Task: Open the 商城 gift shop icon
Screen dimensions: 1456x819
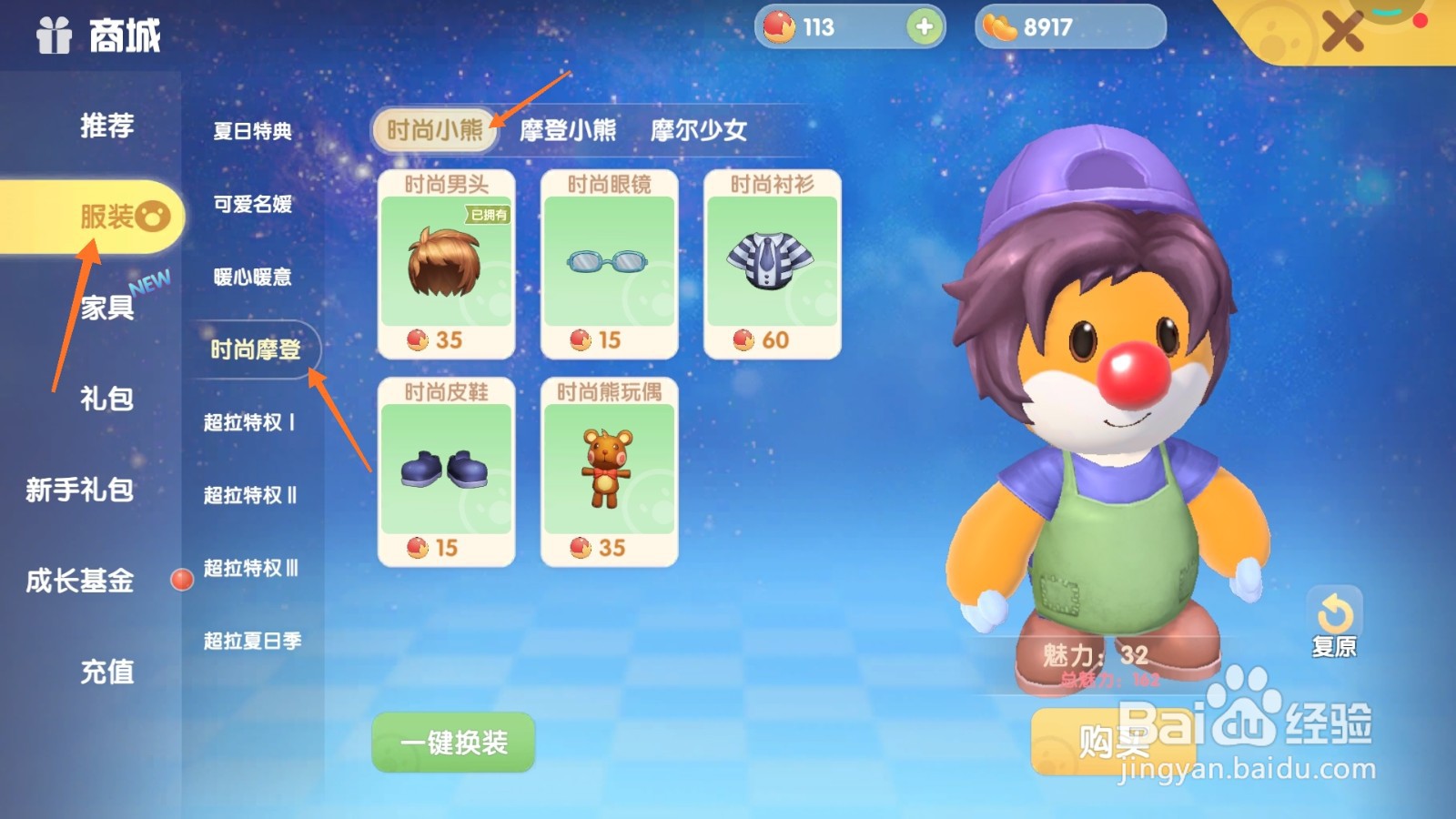Action: tap(55, 36)
